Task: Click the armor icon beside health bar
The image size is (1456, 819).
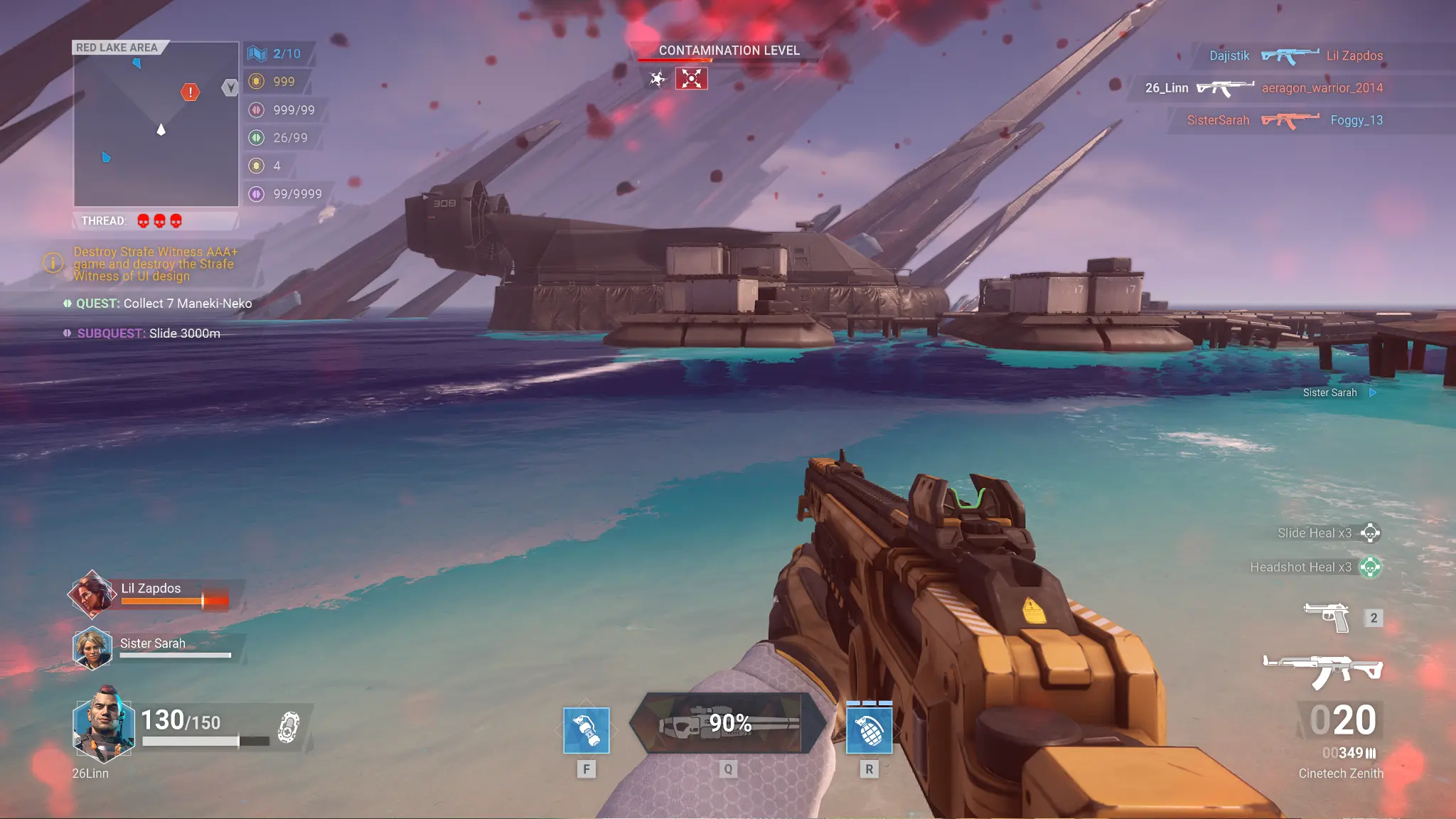Action: point(288,727)
